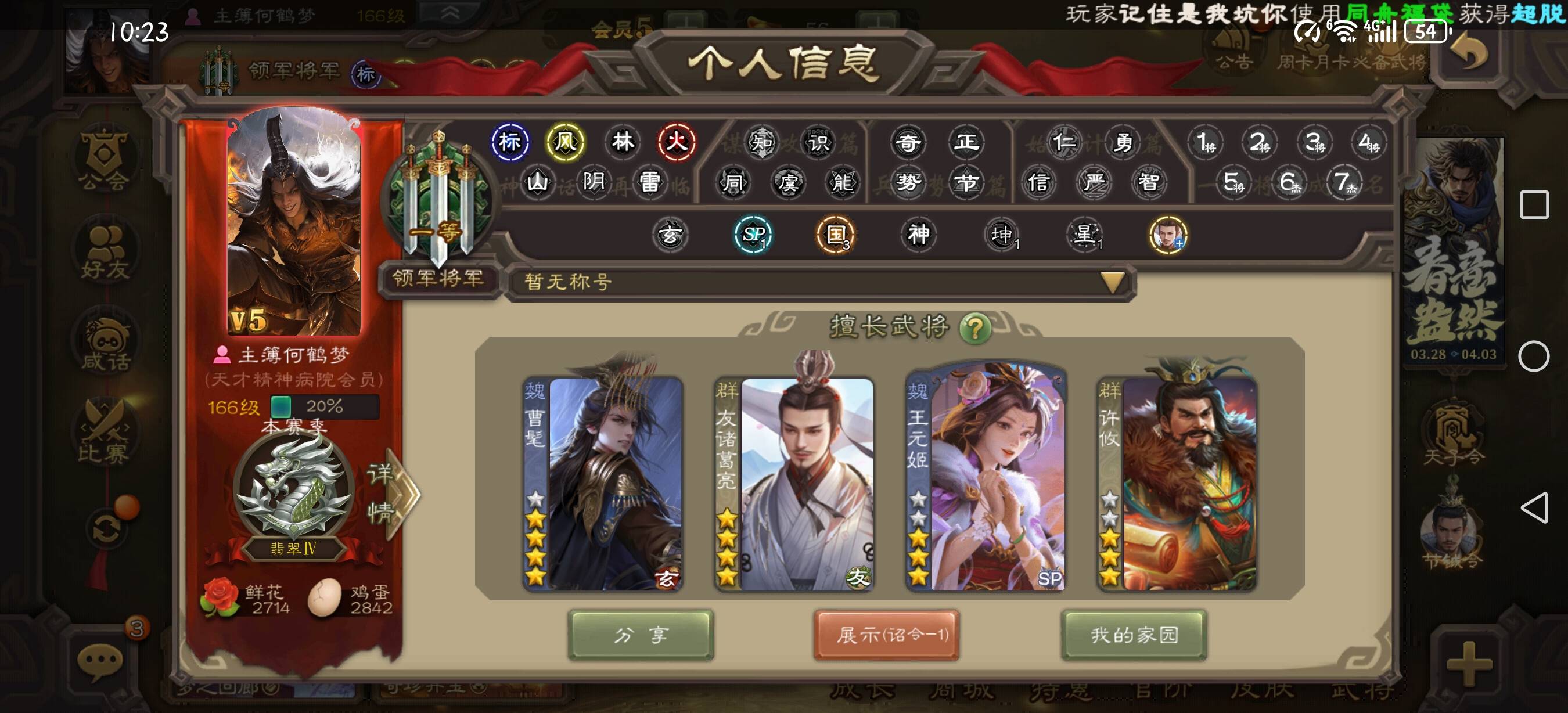Select the SP pack badge
This screenshot has width=1568, height=713.
[x=753, y=235]
